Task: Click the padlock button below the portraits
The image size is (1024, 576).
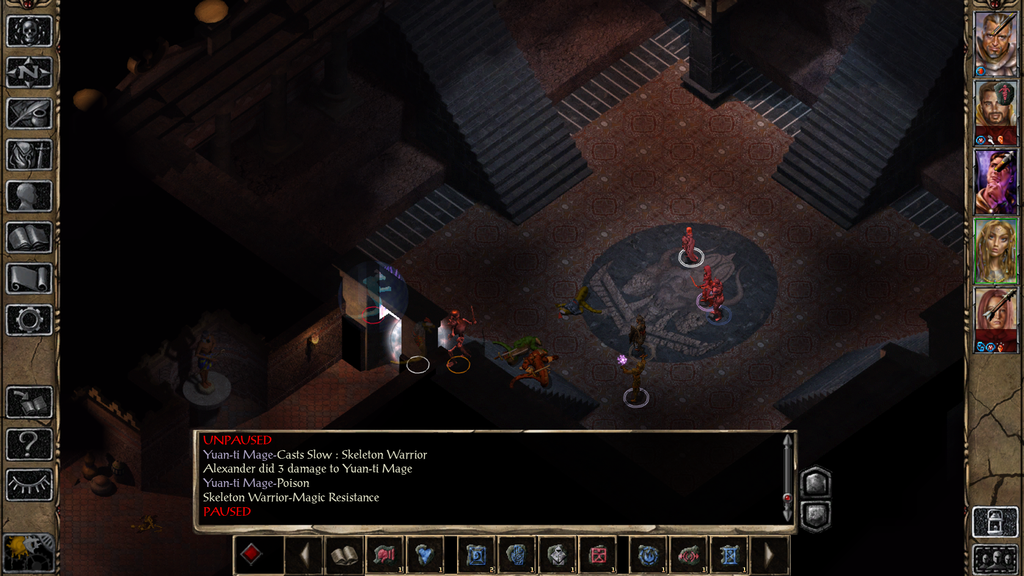Action: (x=995, y=521)
